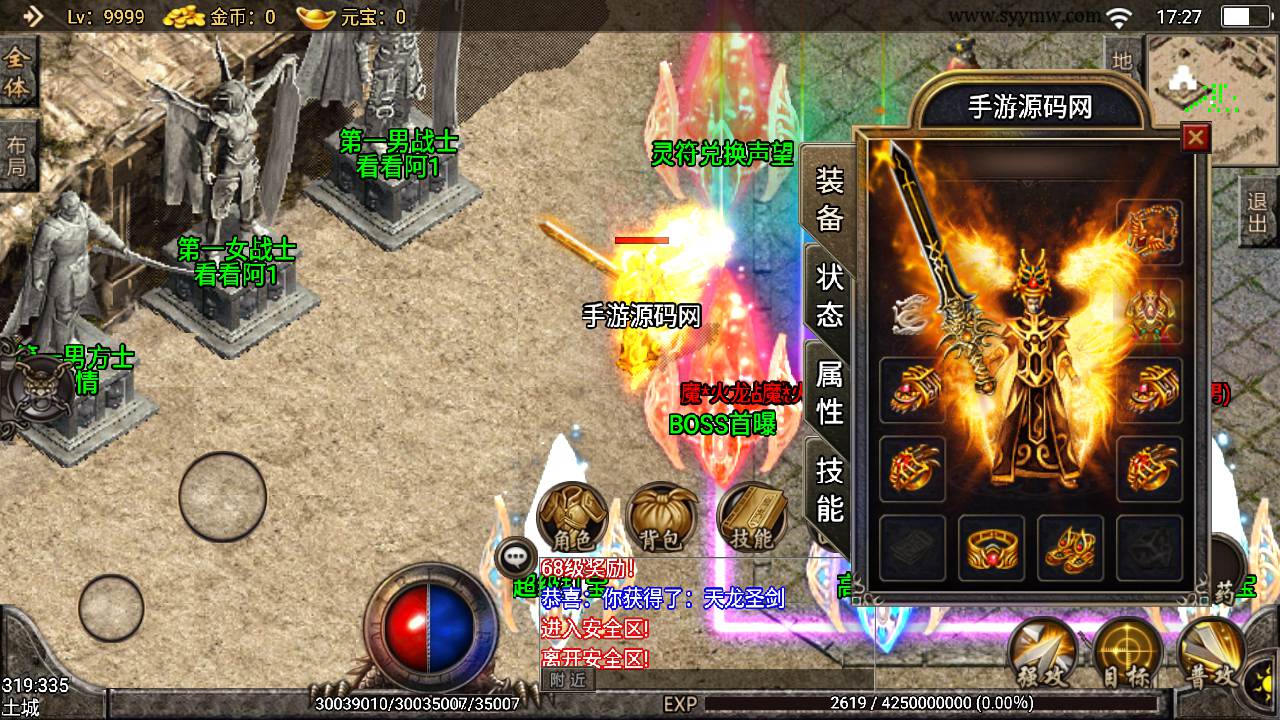Open the chat speech bubble icon

(x=517, y=557)
